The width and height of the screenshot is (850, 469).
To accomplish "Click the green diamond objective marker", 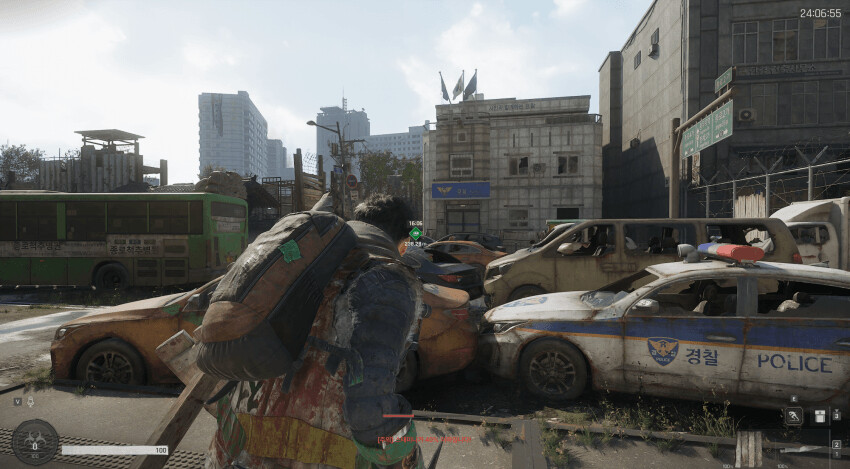I will click(x=415, y=233).
